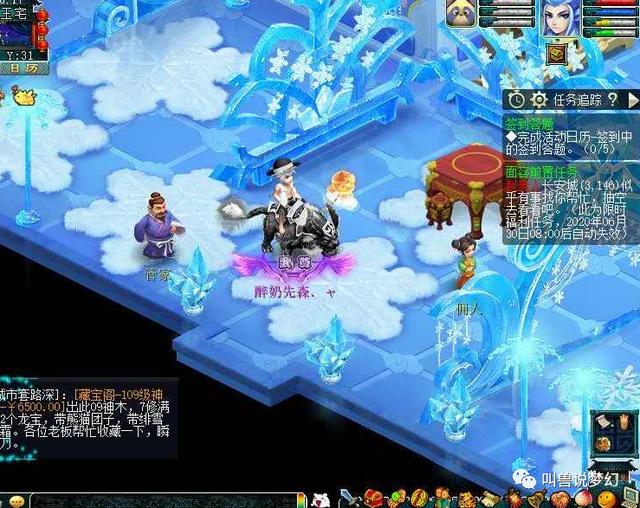Click the scroll icon on the bottom toolbar
This screenshot has width=640, height=508.
(490, 498)
